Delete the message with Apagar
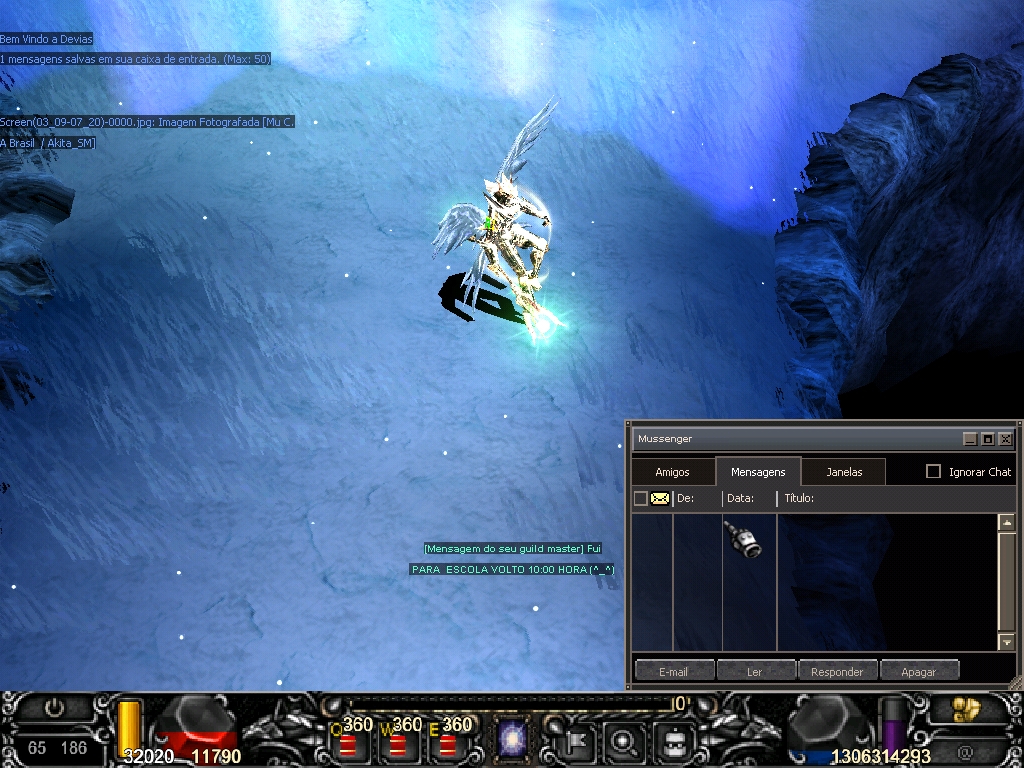This screenshot has width=1024, height=768. (918, 671)
